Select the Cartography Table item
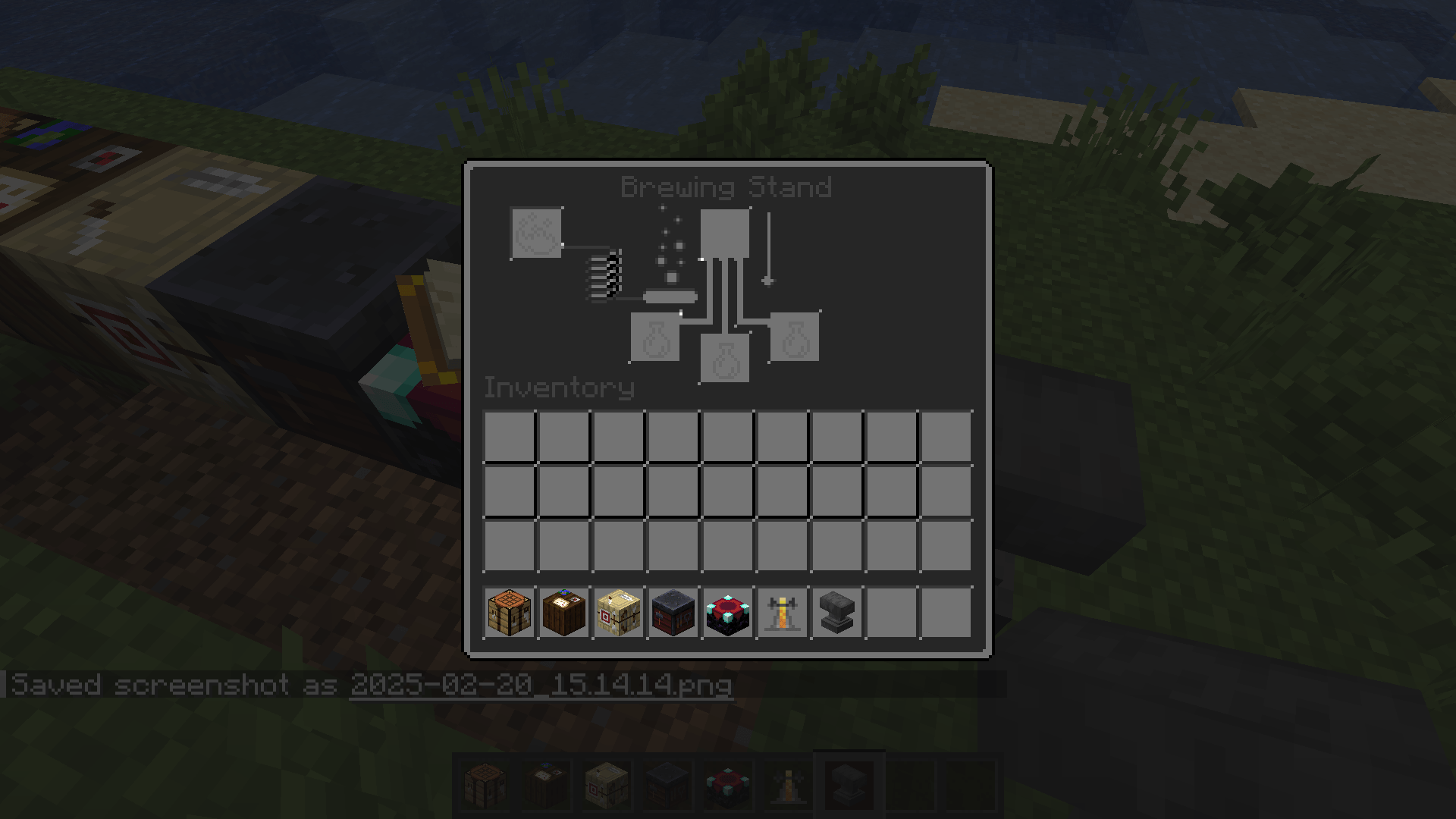Viewport: 1456px width, 819px height. pyautogui.click(x=563, y=613)
